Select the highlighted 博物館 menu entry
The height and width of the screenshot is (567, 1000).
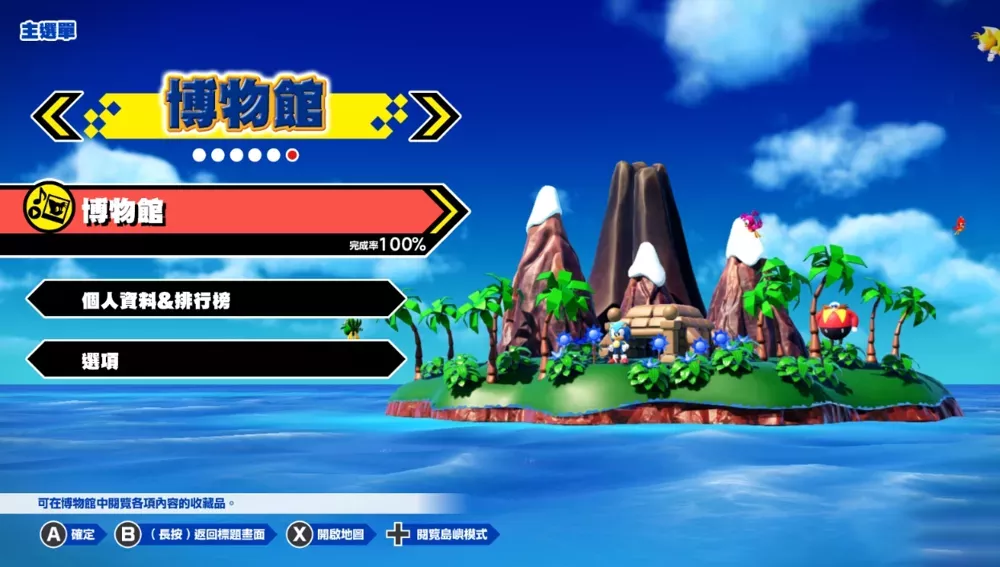[230, 212]
